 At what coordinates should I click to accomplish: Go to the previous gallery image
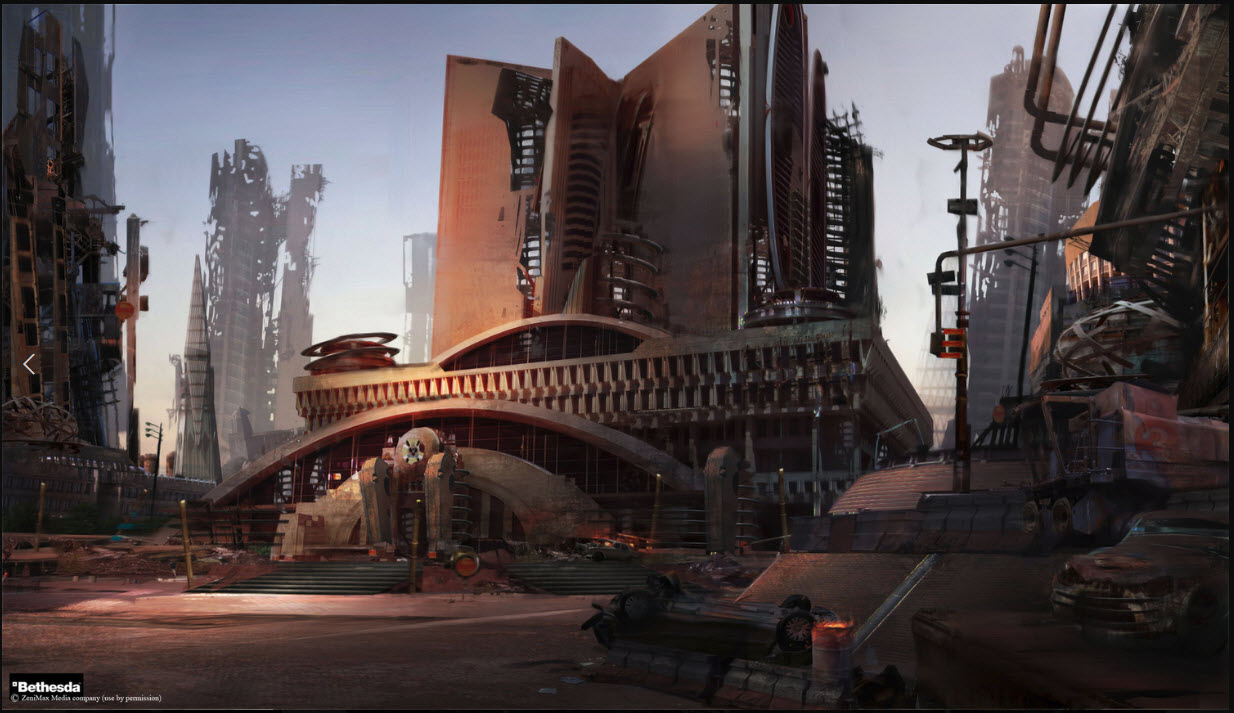tap(29, 365)
